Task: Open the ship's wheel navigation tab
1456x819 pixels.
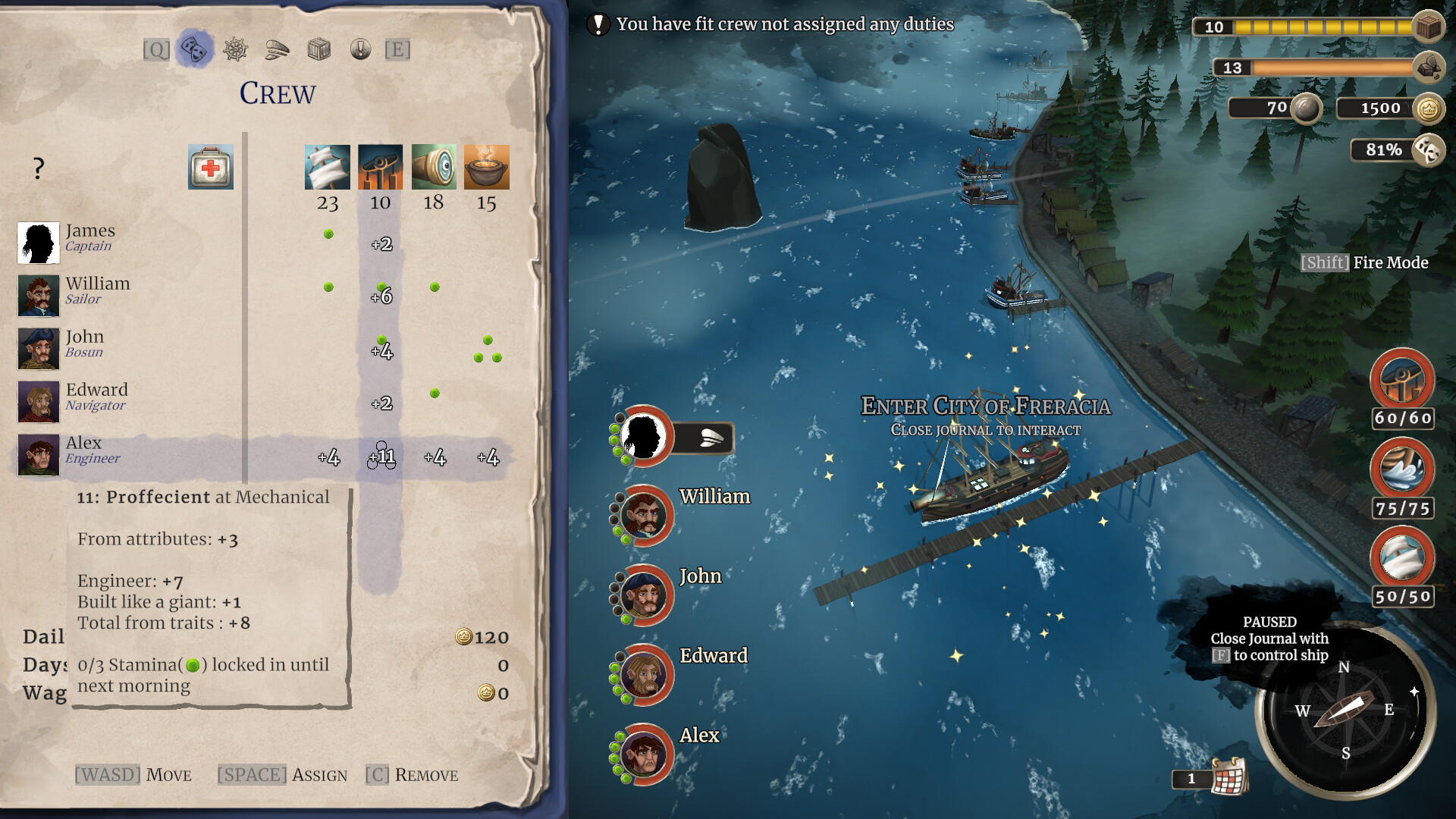Action: tap(237, 50)
